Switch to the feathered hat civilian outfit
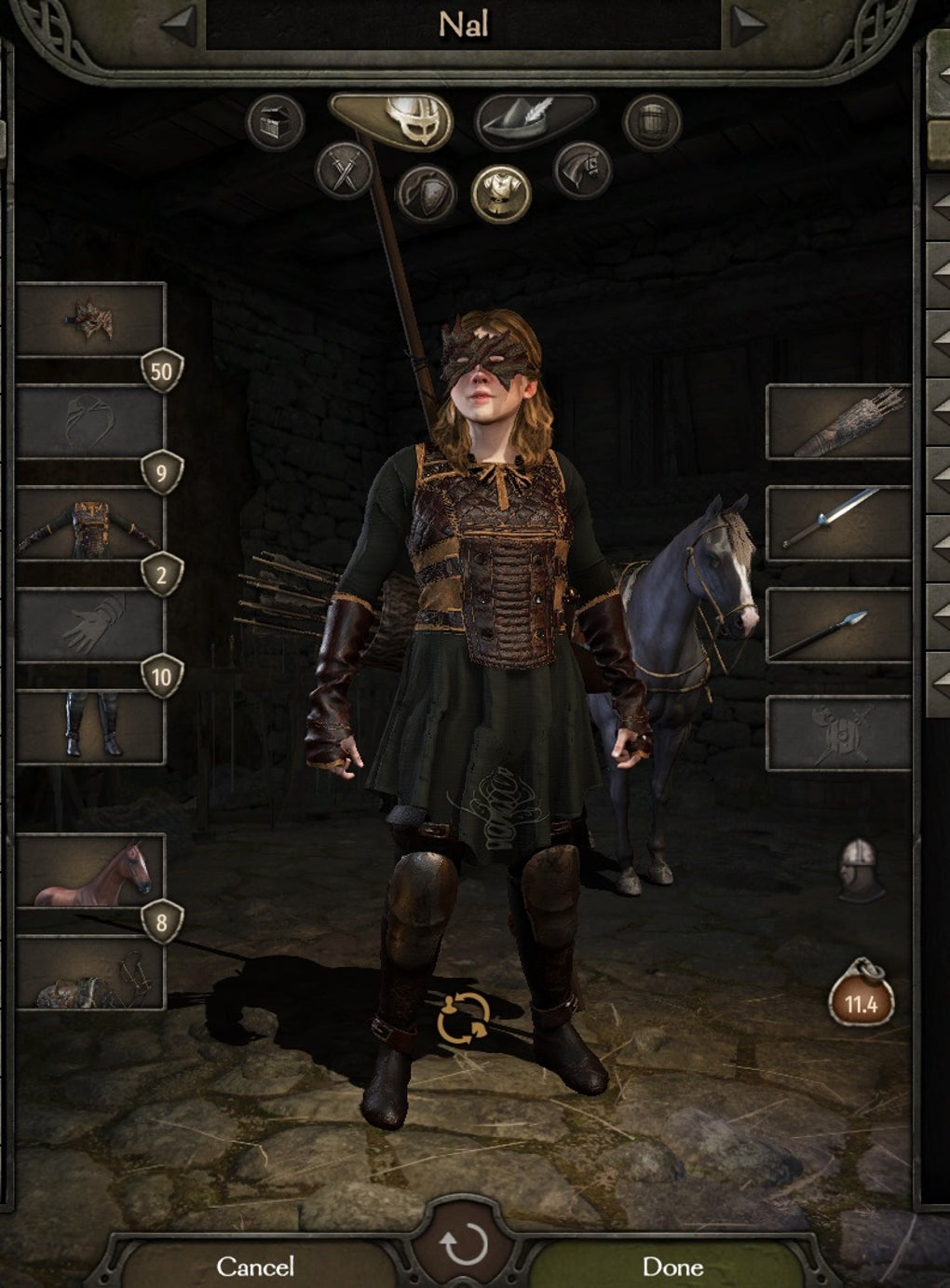The width and height of the screenshot is (950, 1288). click(x=535, y=119)
